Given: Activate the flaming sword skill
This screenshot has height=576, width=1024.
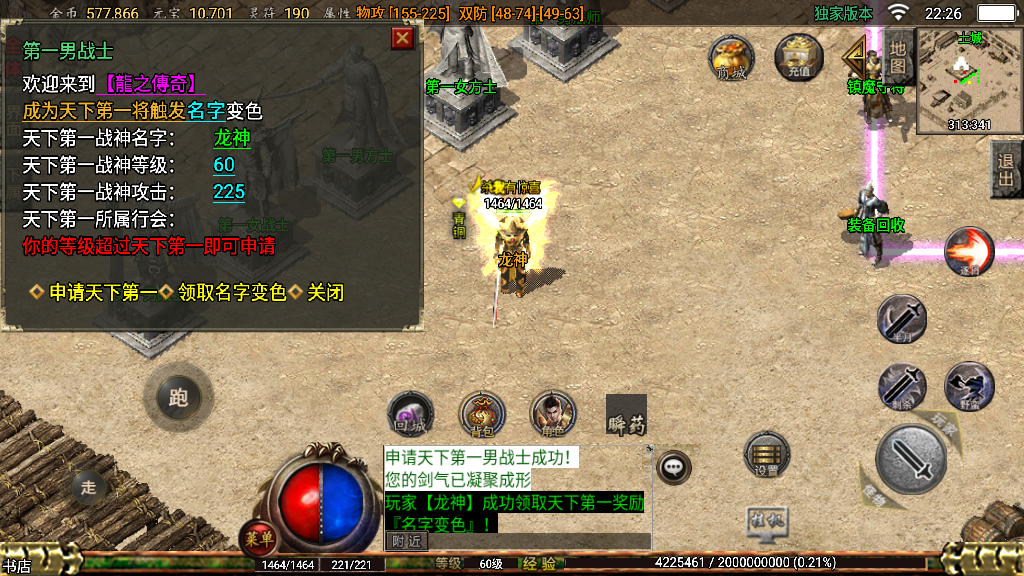Looking at the screenshot, I should point(968,251).
